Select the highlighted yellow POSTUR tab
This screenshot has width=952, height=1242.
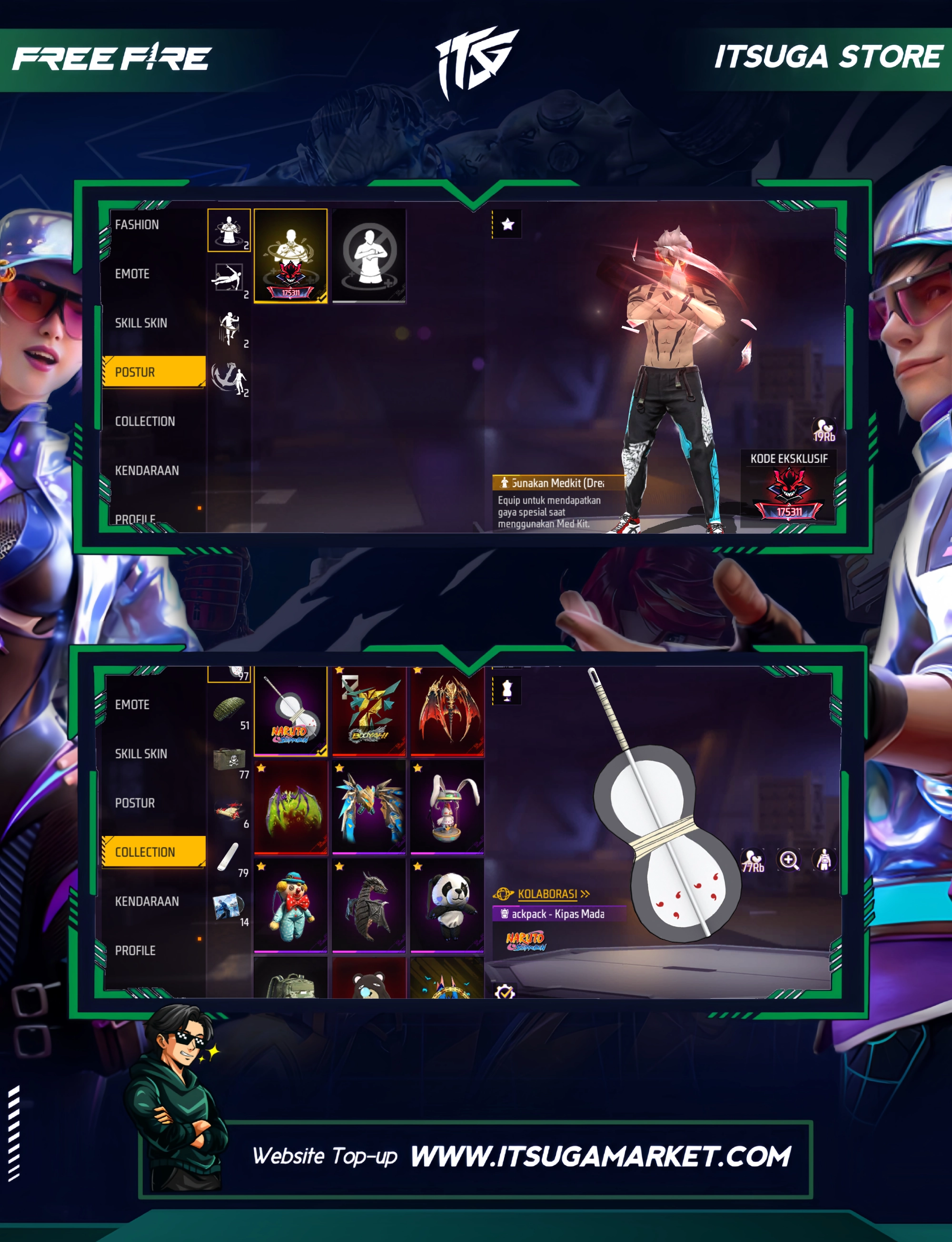[x=153, y=372]
